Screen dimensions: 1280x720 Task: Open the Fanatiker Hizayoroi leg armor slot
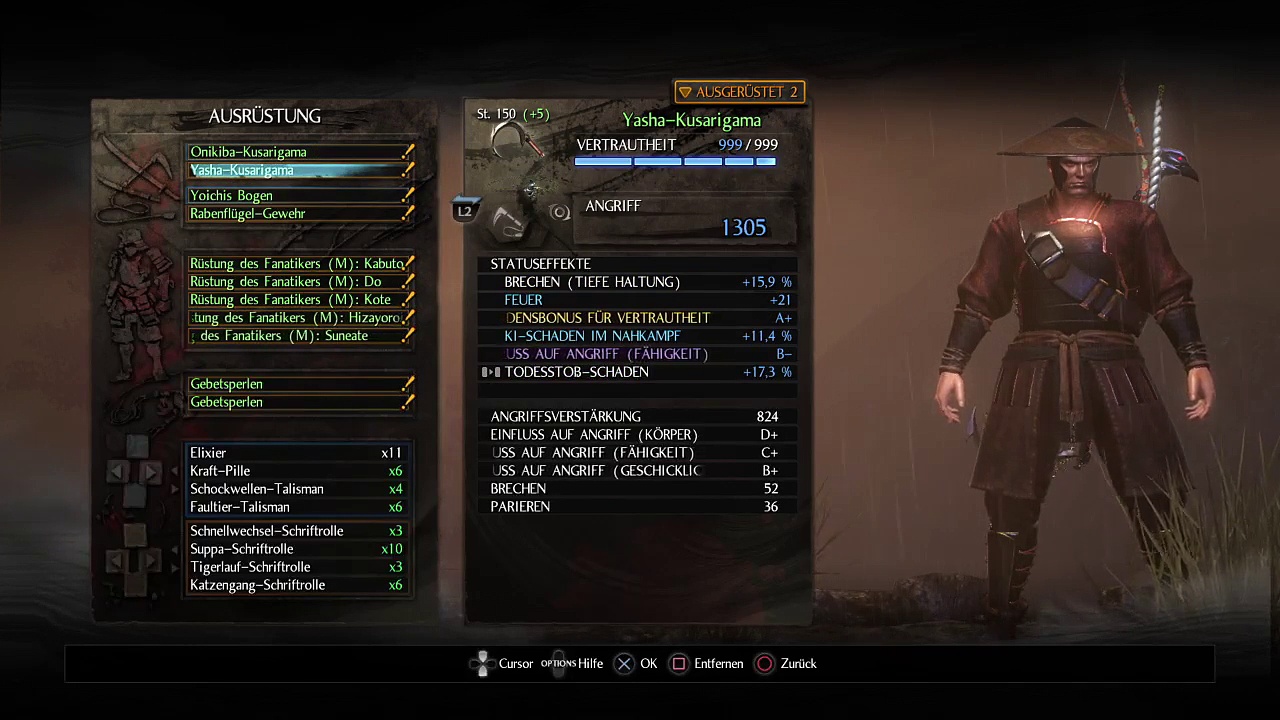click(298, 318)
